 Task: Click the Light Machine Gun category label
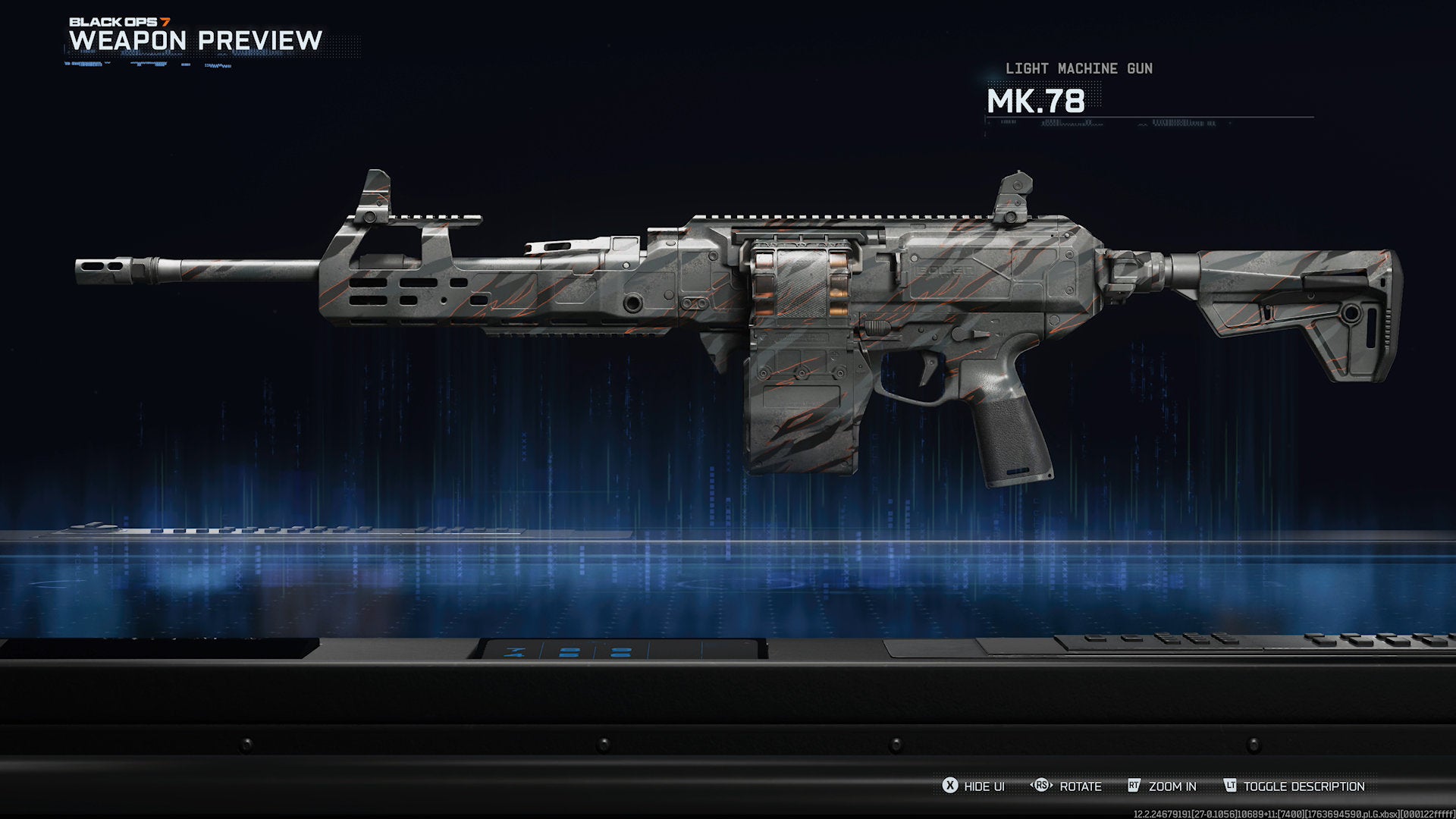(1078, 68)
